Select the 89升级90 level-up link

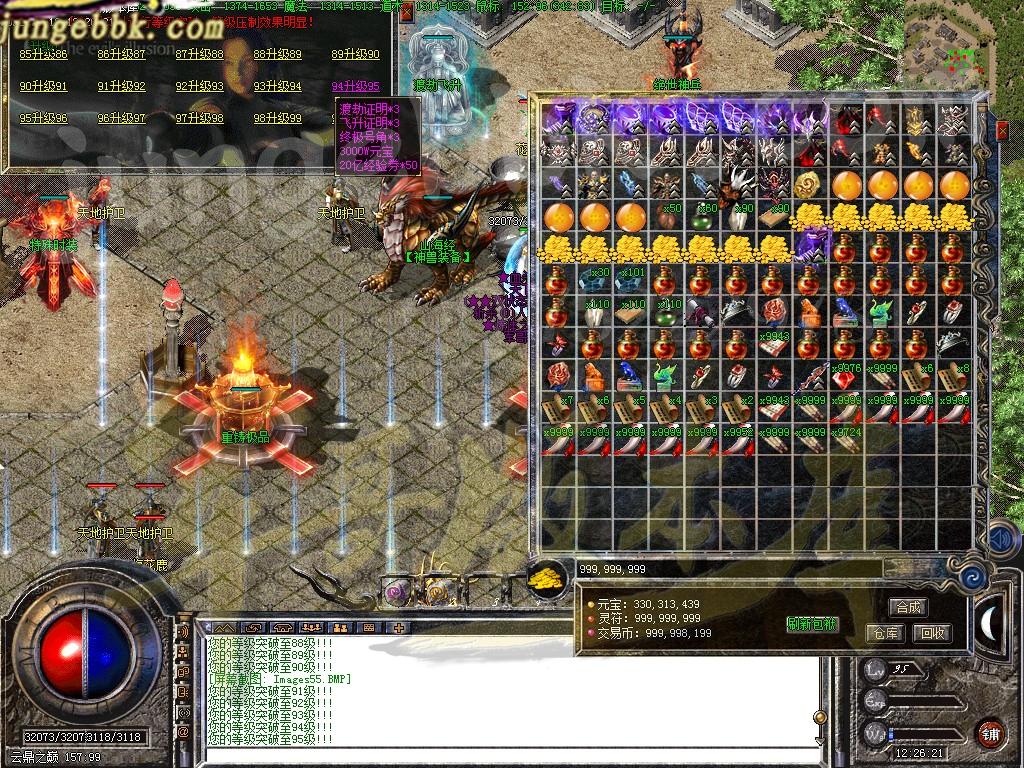[x=356, y=54]
